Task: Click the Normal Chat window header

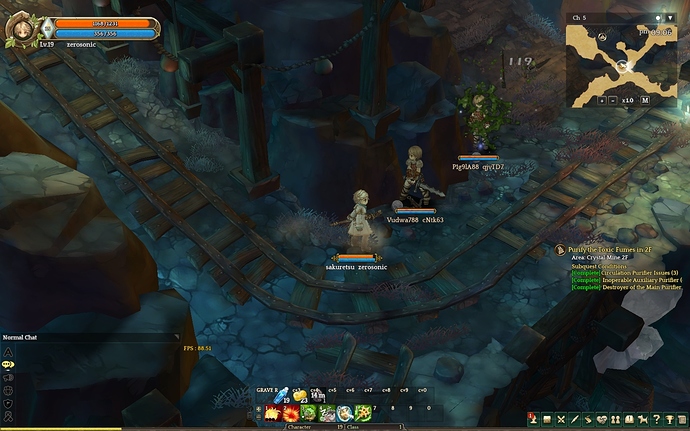Action: 40,338
